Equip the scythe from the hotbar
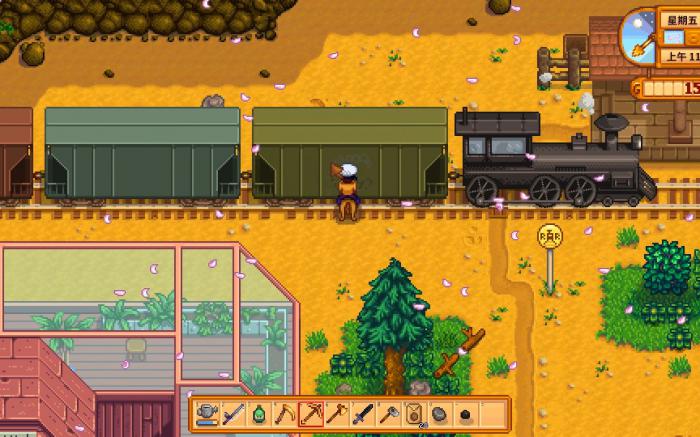 pos(285,413)
